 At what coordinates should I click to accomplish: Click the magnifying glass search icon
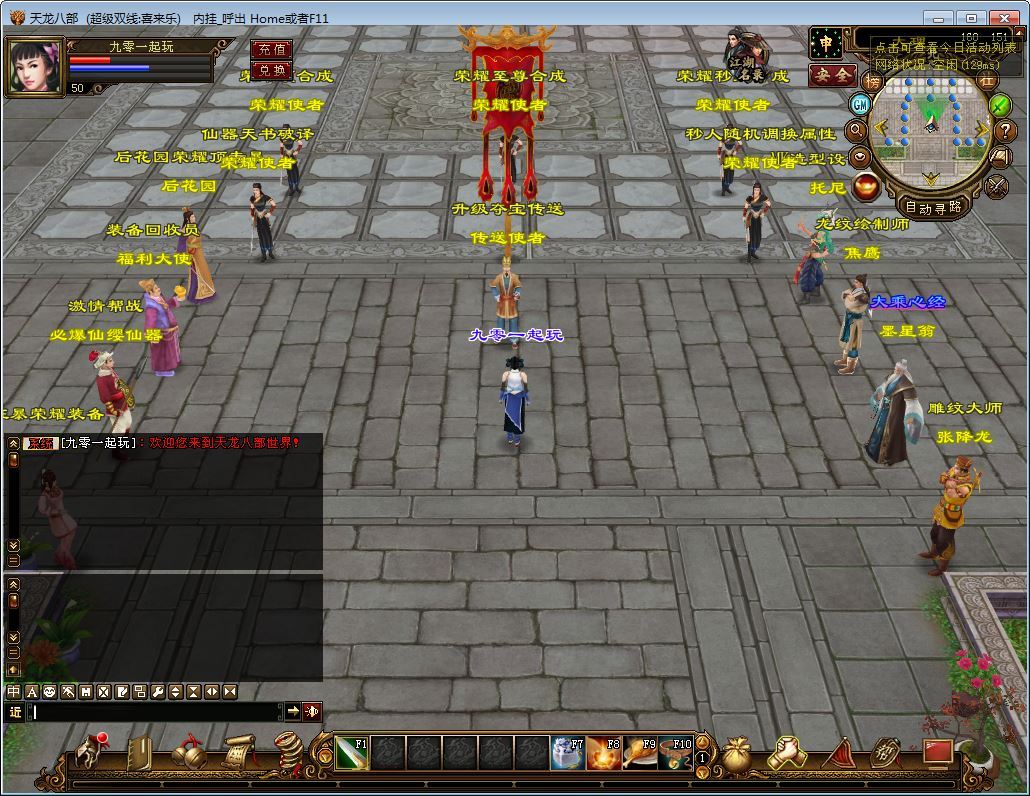[856, 130]
